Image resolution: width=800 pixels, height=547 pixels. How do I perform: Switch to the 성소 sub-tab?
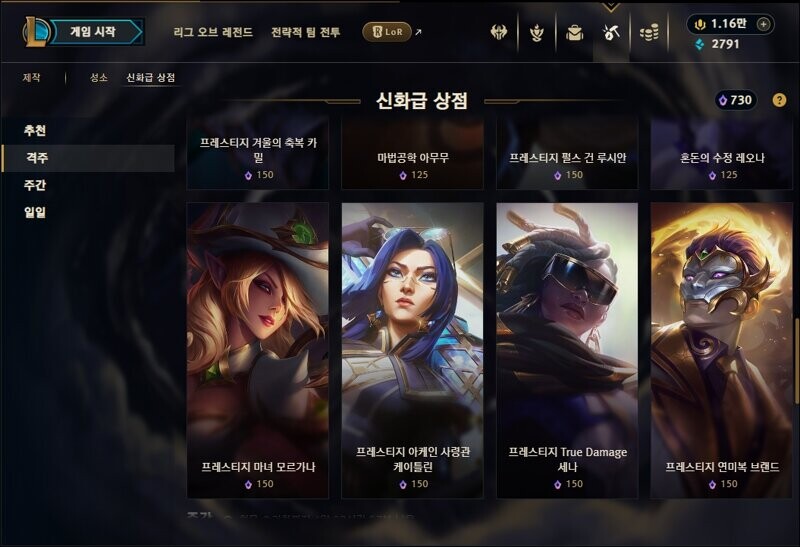[x=98, y=77]
